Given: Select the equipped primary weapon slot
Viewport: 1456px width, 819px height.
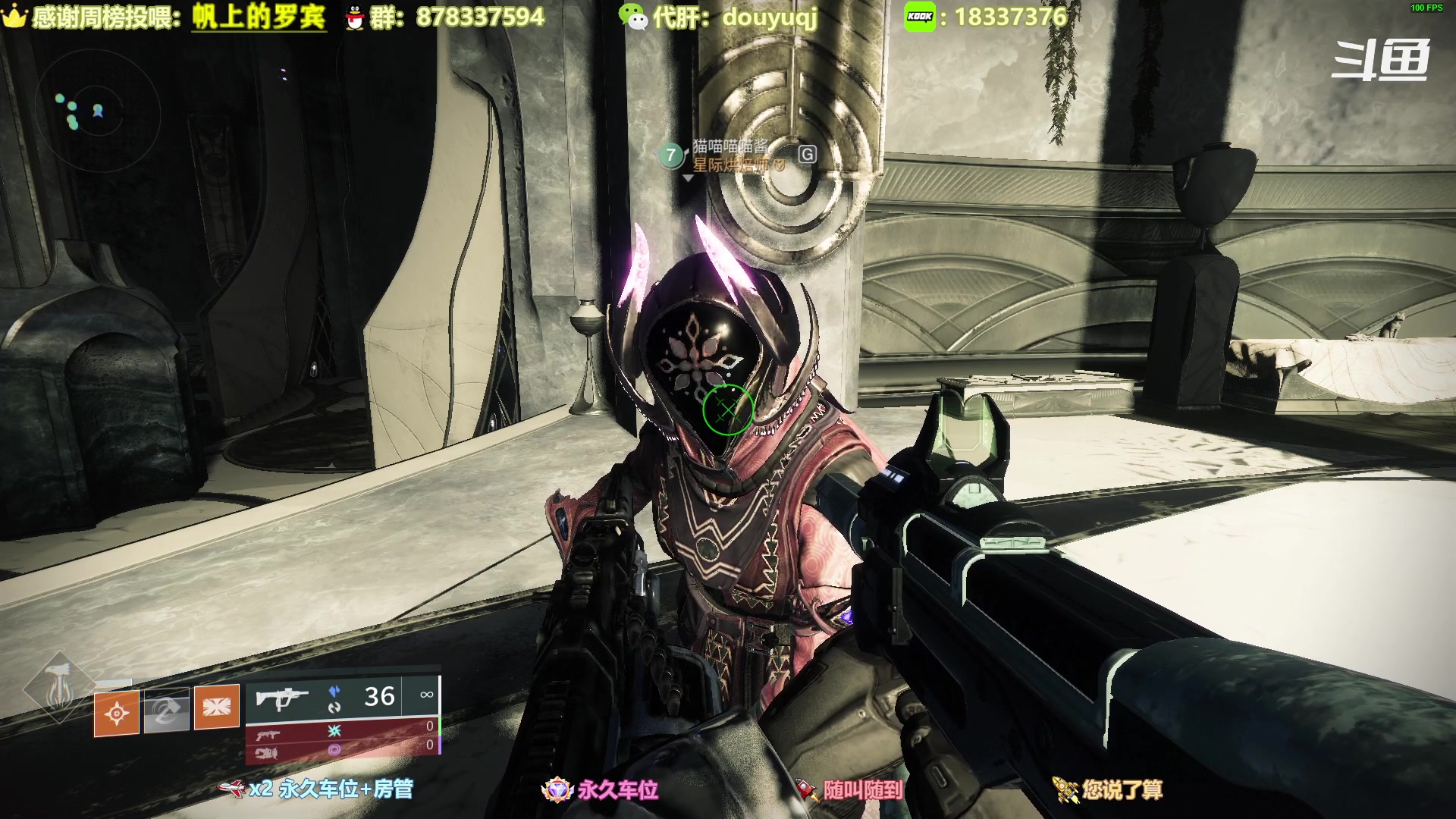Looking at the screenshot, I should 343,697.
